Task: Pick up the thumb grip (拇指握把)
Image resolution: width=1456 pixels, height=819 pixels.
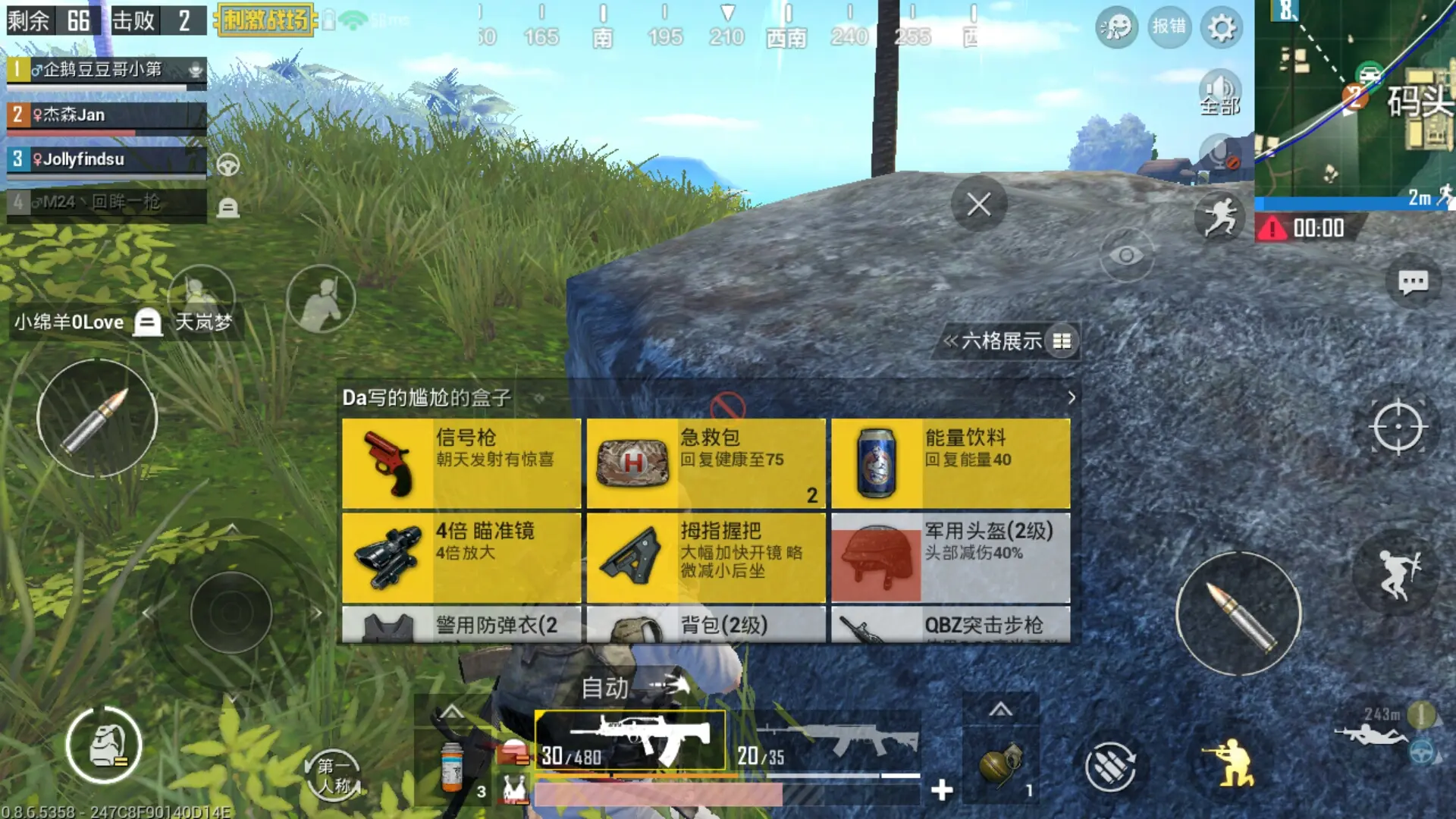Action: click(x=705, y=557)
